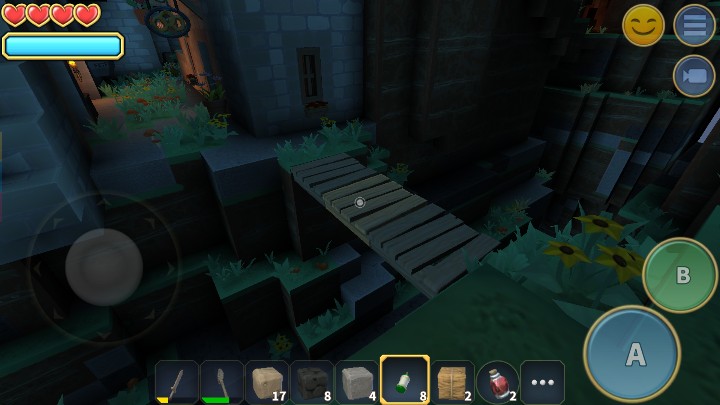This screenshot has height=405, width=720.
Task: Open the full inventory with three dots
Action: (x=542, y=382)
